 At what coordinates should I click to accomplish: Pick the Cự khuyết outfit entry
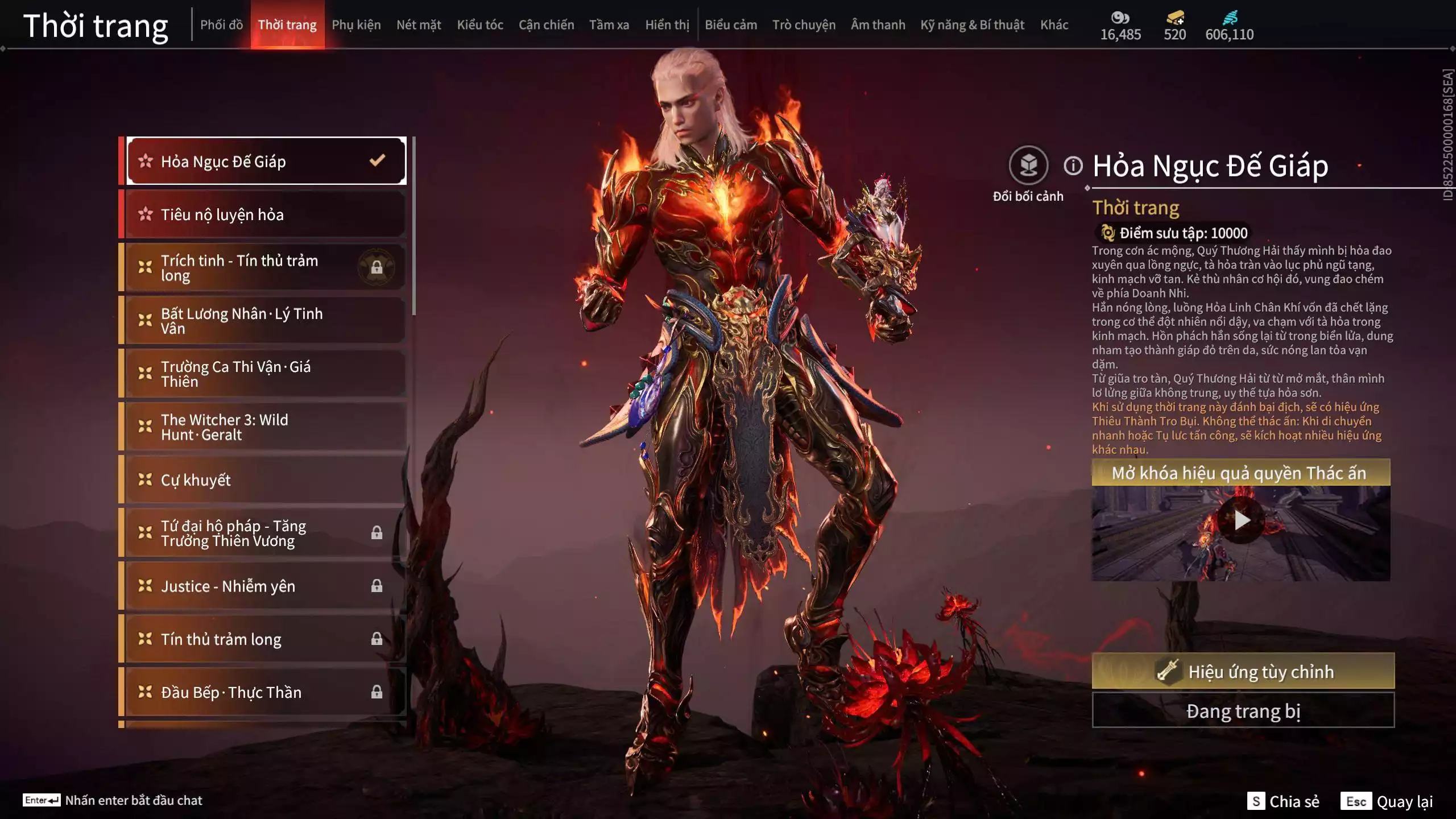pyautogui.click(x=265, y=480)
